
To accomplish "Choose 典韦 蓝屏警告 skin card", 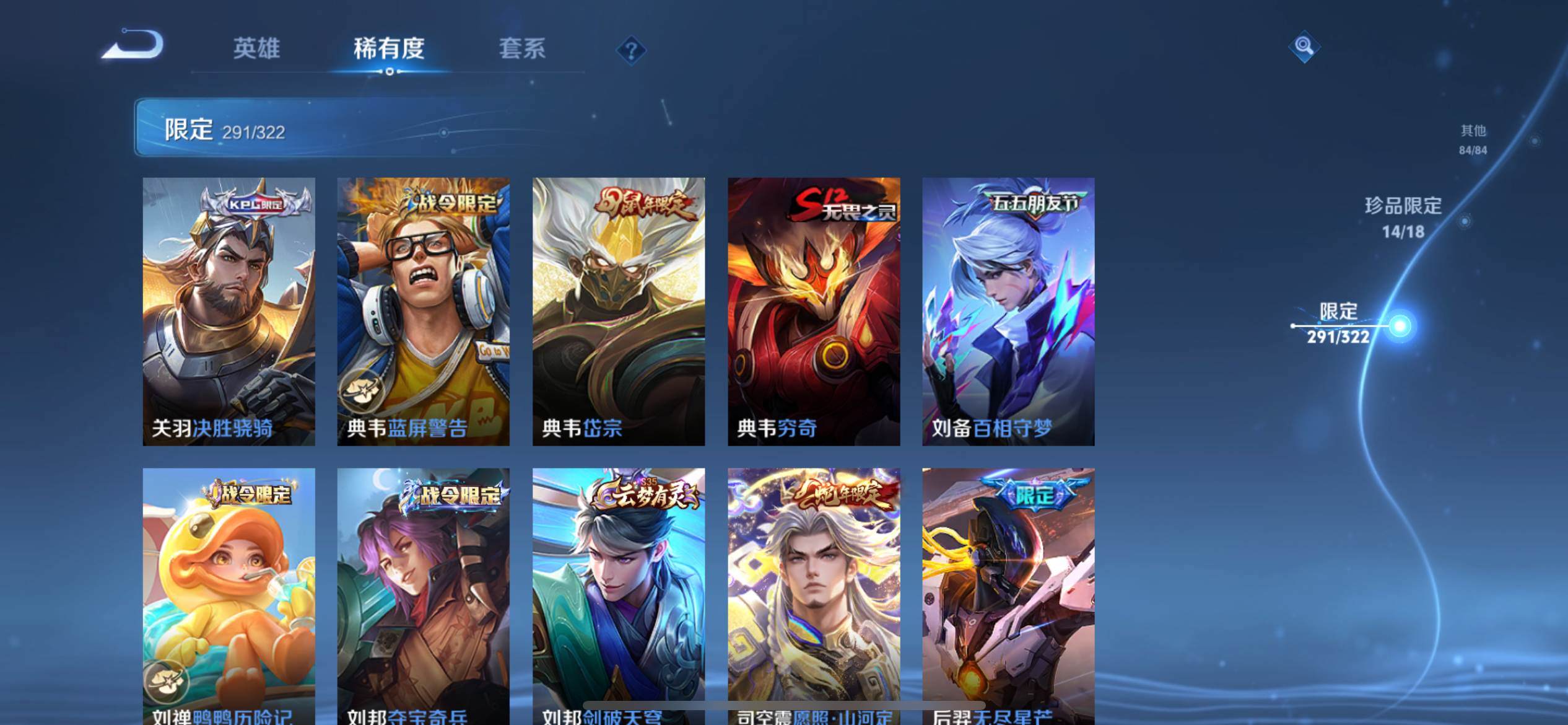I will 423,311.
